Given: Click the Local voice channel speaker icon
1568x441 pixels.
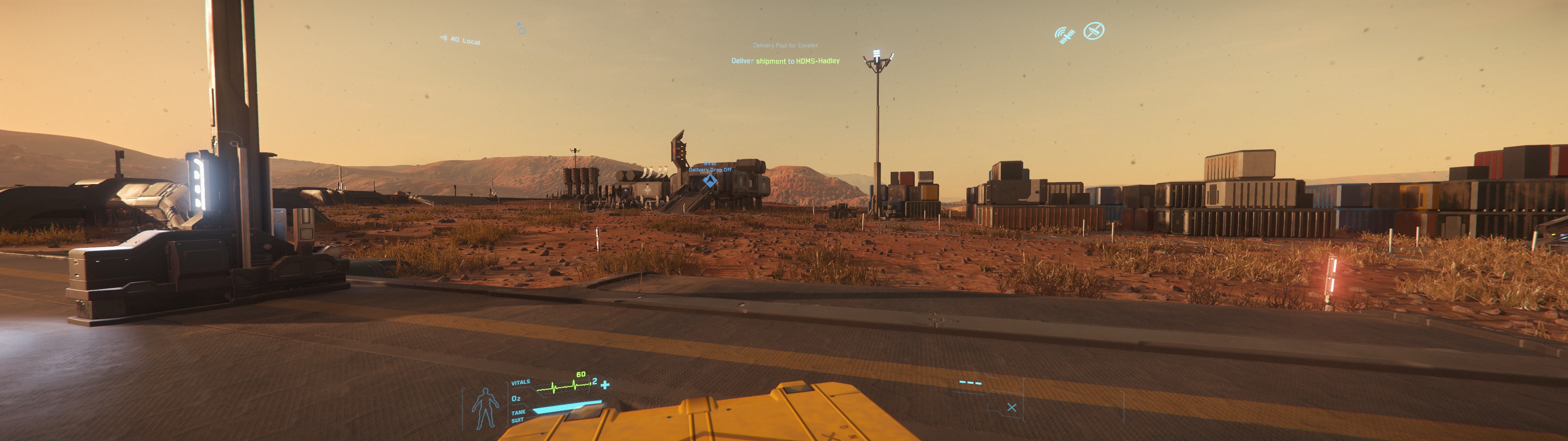Looking at the screenshot, I should [444, 38].
